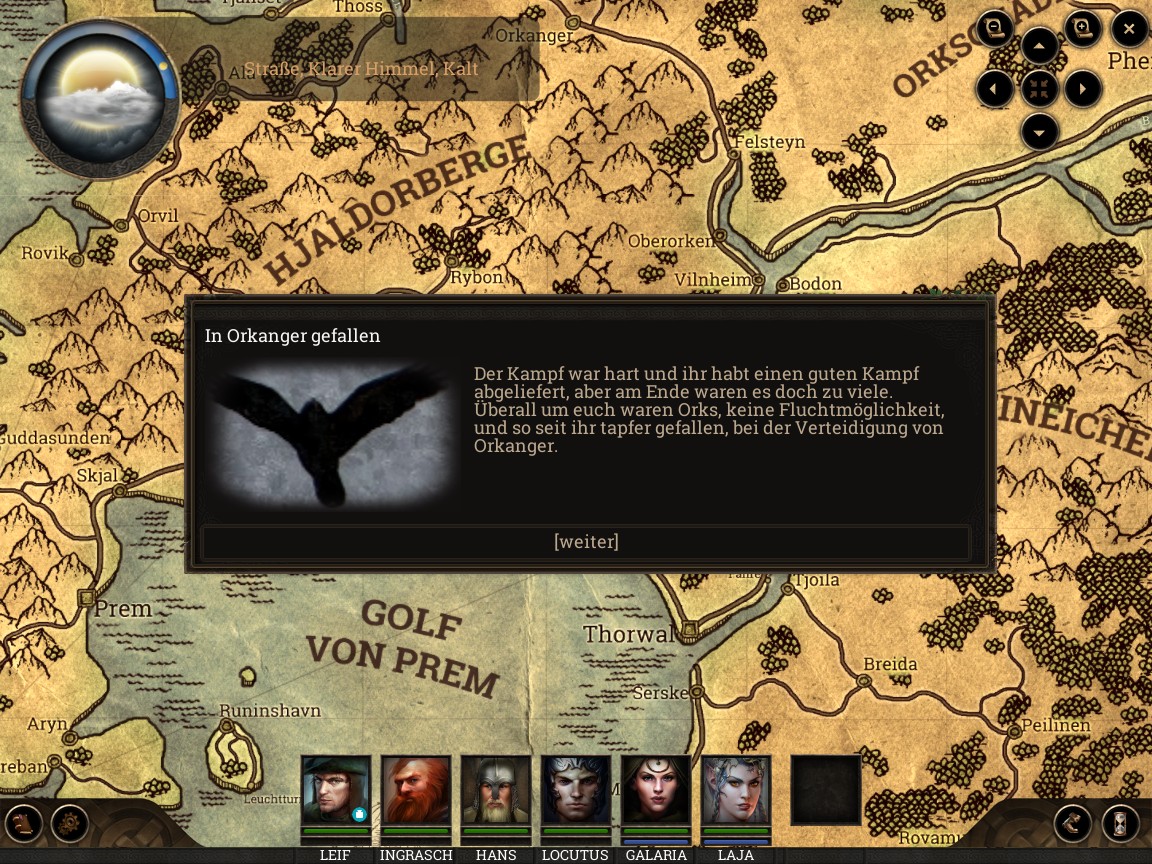Continue the dialog with [weiter]
1152x864 pixels.
pyautogui.click(x=586, y=542)
